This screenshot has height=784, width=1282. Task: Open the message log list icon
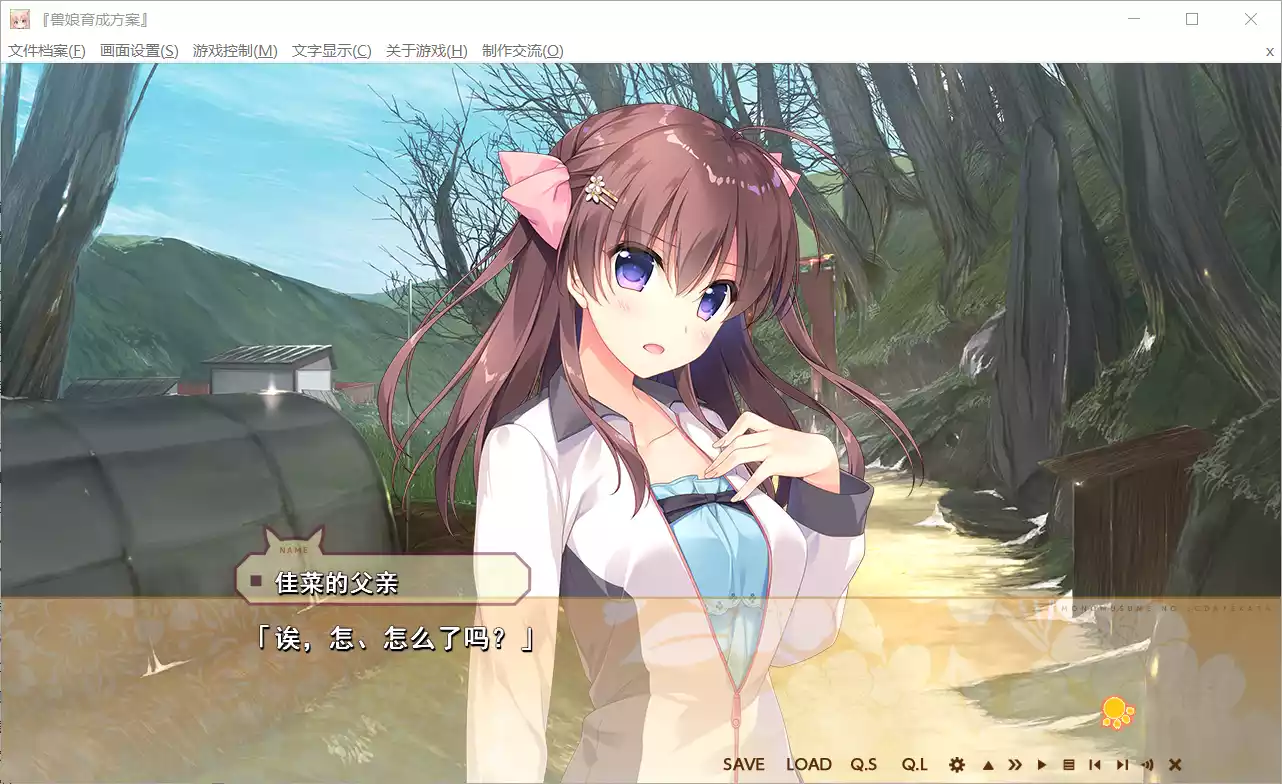point(1069,764)
